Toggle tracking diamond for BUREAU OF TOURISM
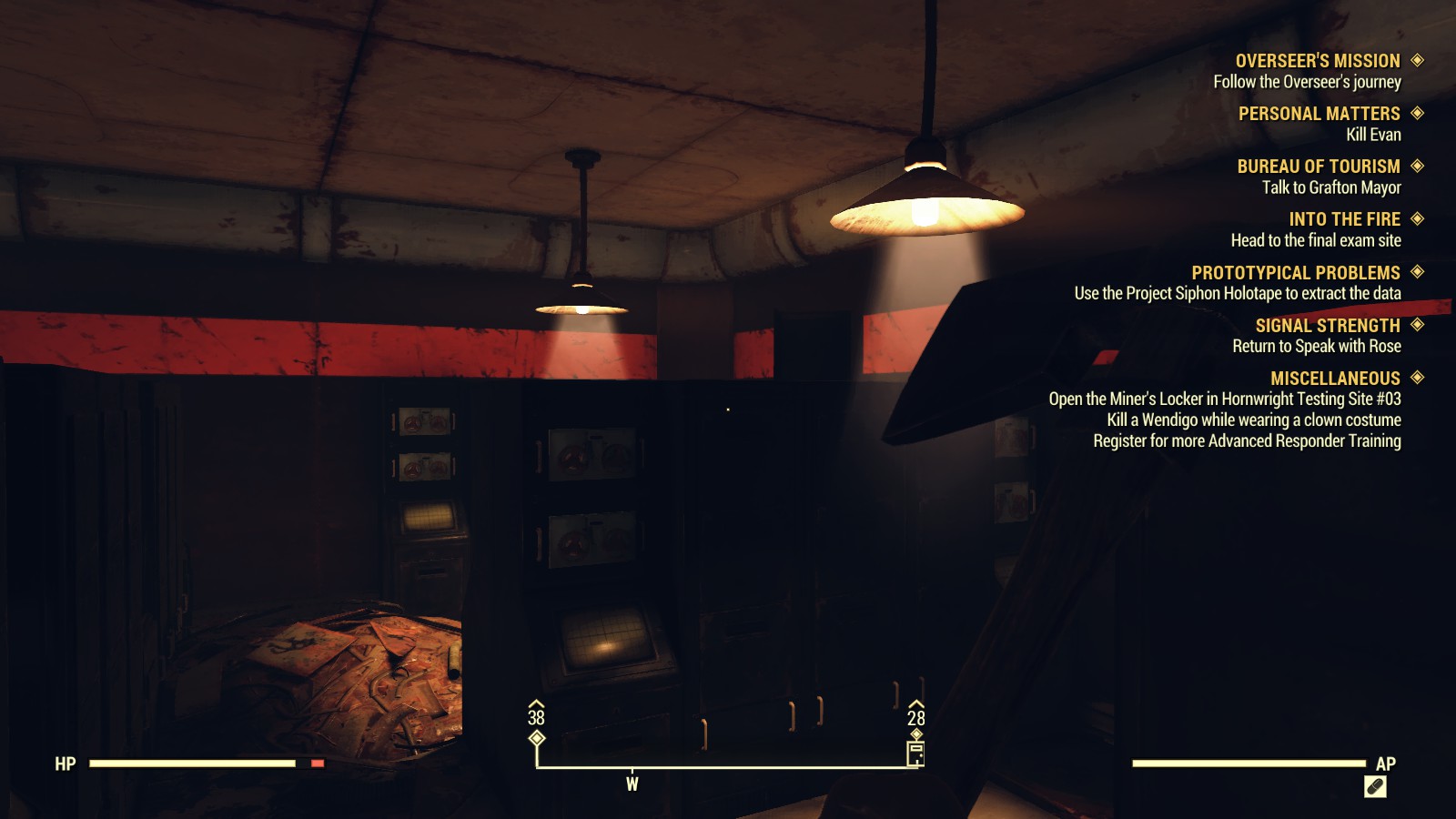The width and height of the screenshot is (1456, 819). [x=1415, y=167]
